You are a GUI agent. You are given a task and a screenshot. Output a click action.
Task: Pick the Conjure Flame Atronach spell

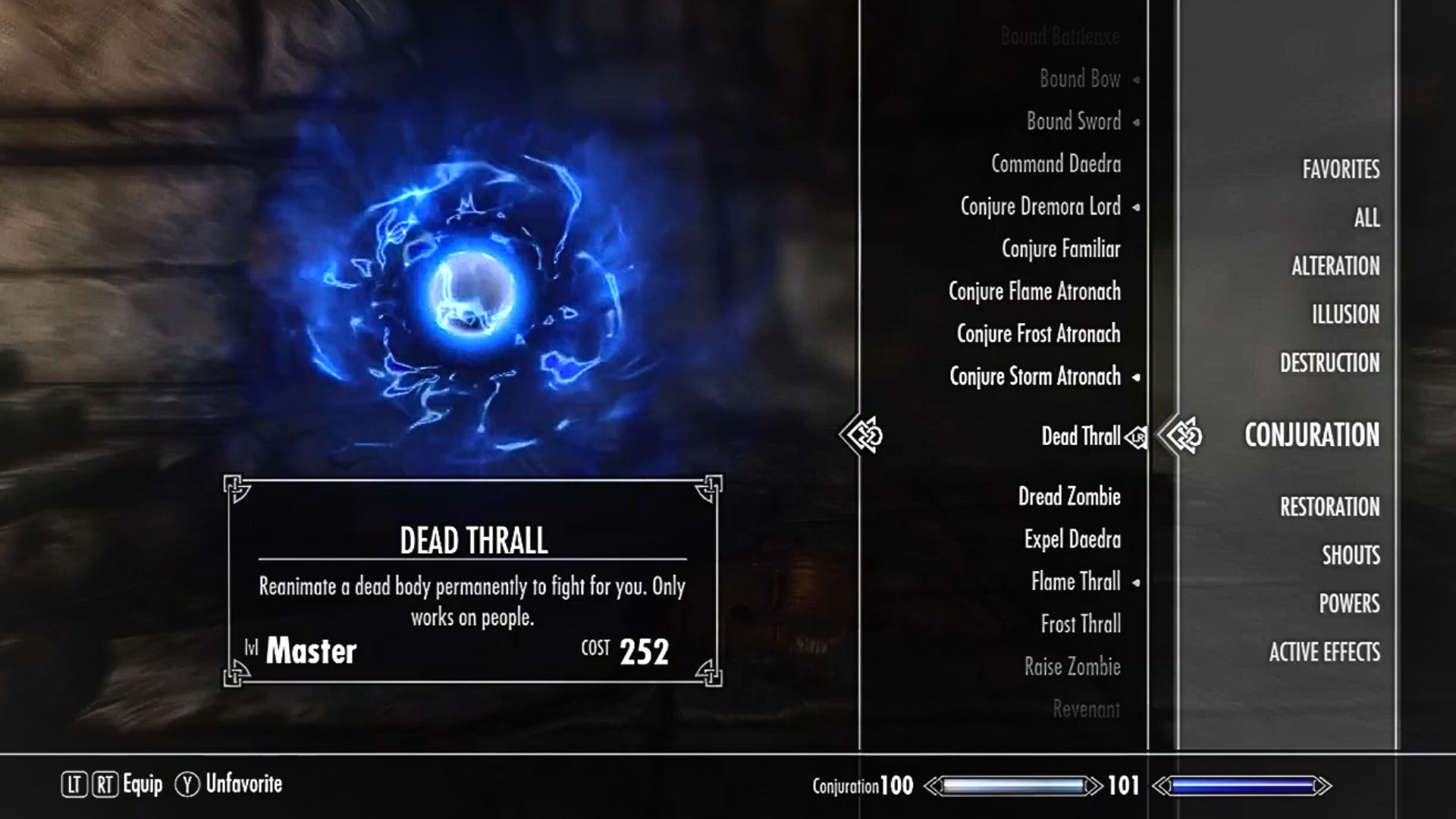pos(1034,291)
